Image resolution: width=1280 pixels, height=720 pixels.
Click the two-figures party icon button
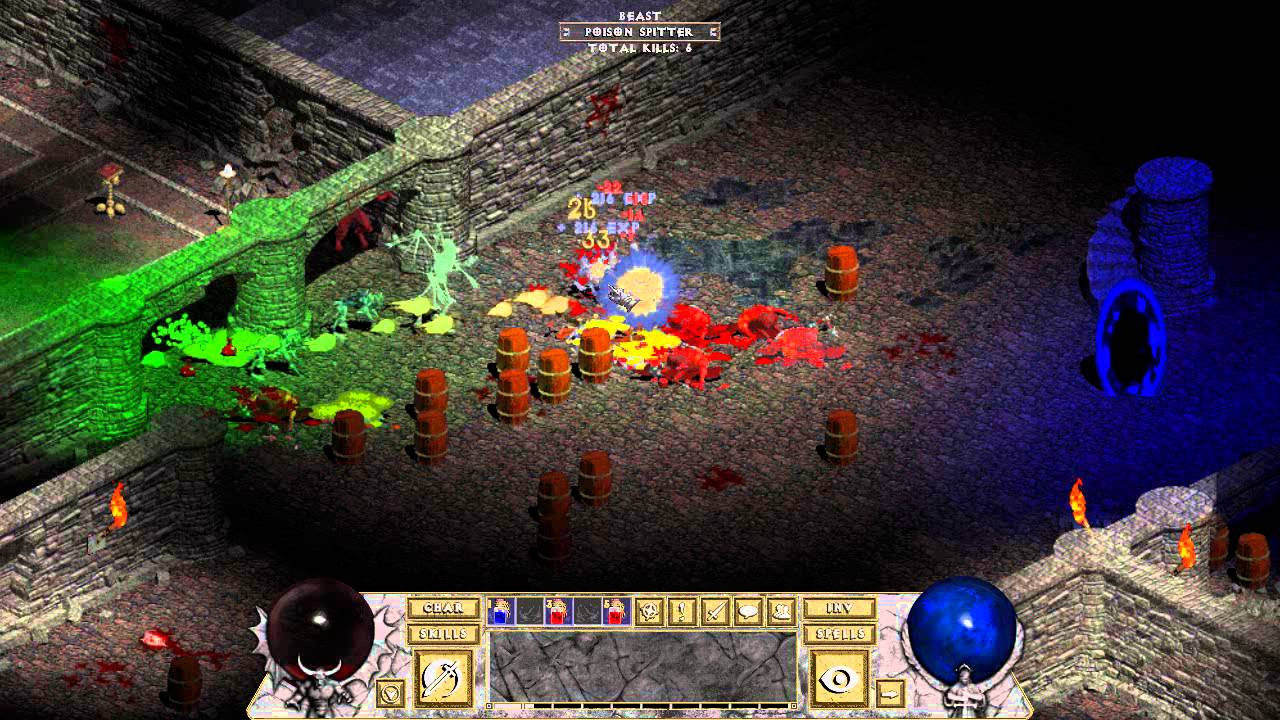779,611
